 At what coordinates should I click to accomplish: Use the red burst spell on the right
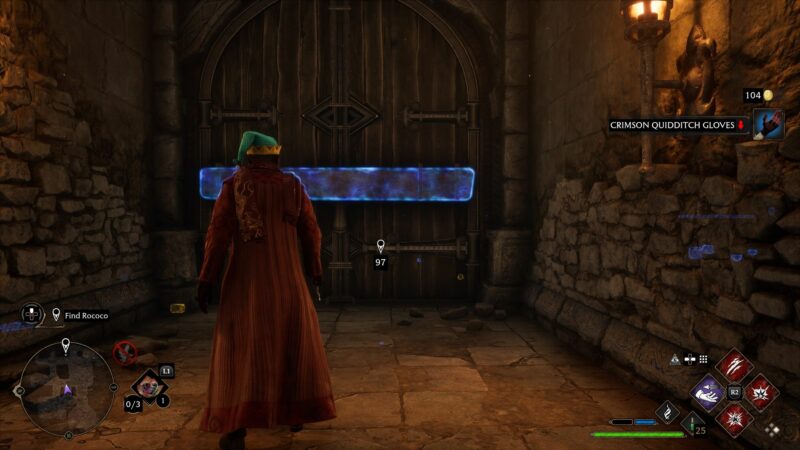760,392
